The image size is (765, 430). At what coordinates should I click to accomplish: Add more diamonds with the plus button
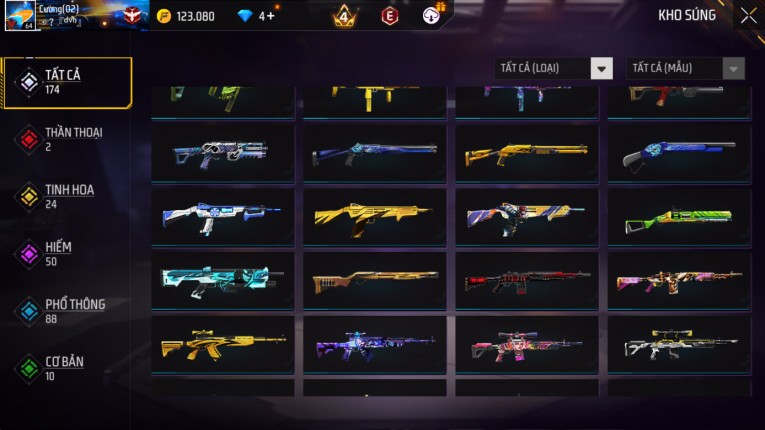(271, 16)
